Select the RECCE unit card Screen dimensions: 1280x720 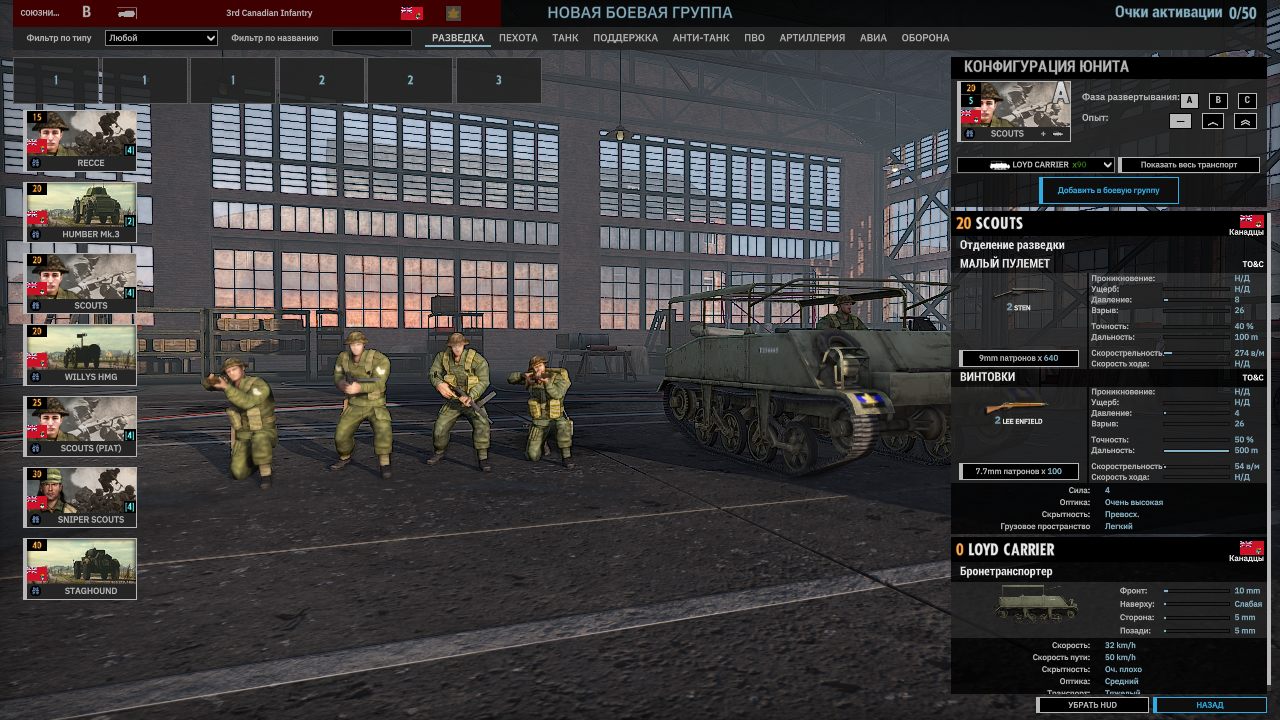point(81,140)
